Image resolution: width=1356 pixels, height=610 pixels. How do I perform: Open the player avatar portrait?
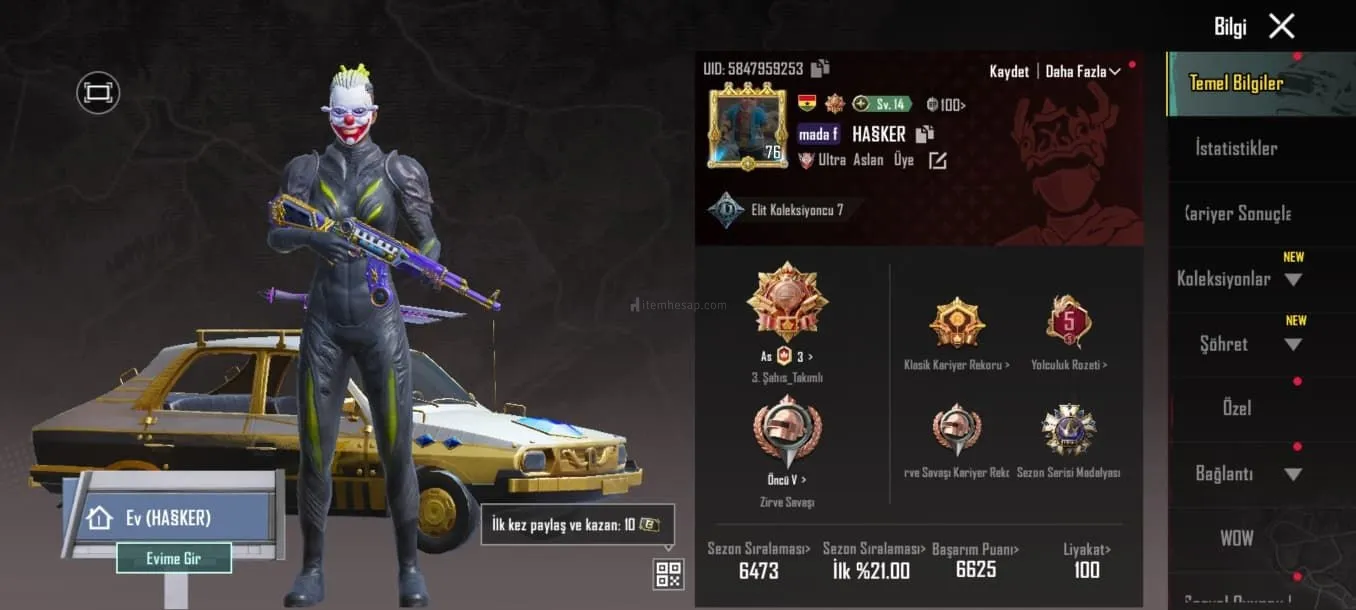pyautogui.click(x=746, y=128)
